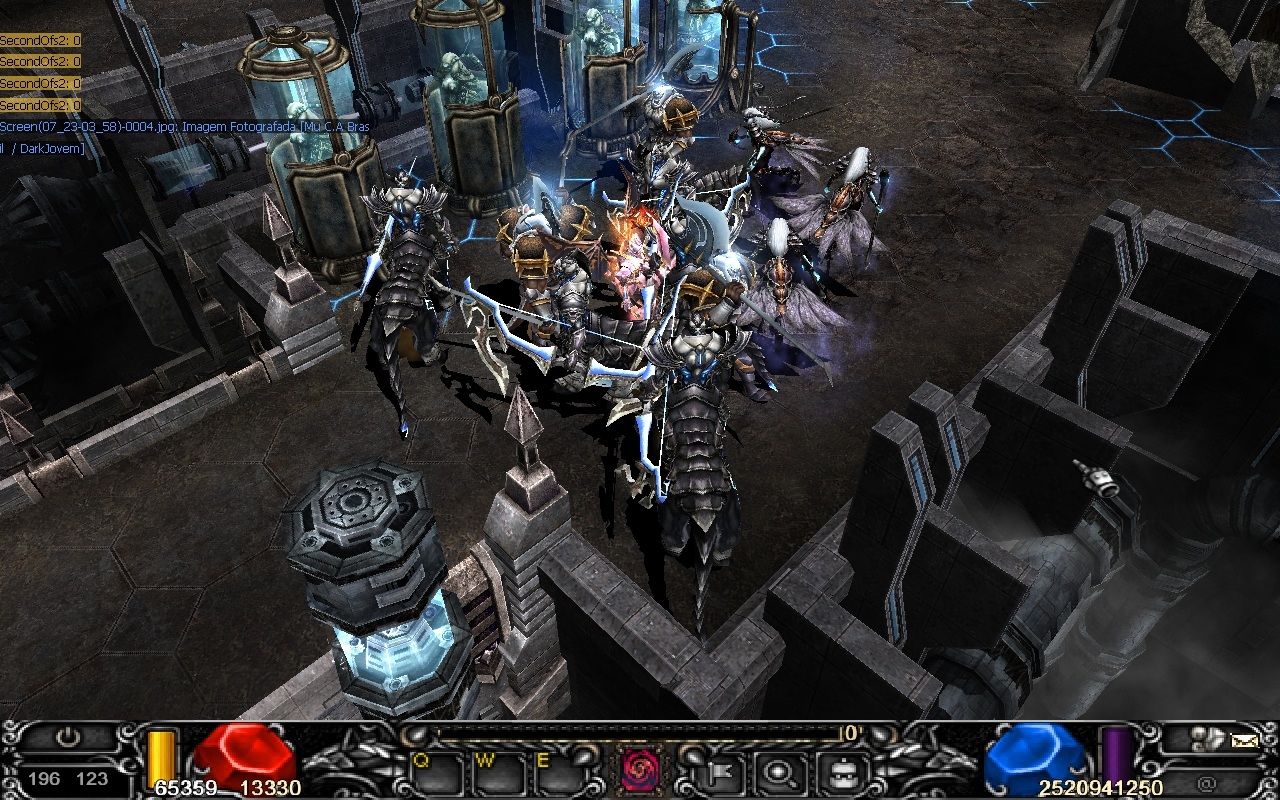Viewport: 1280px width, 800px height.
Task: Select the red swirl skill icon
Action: tap(638, 769)
